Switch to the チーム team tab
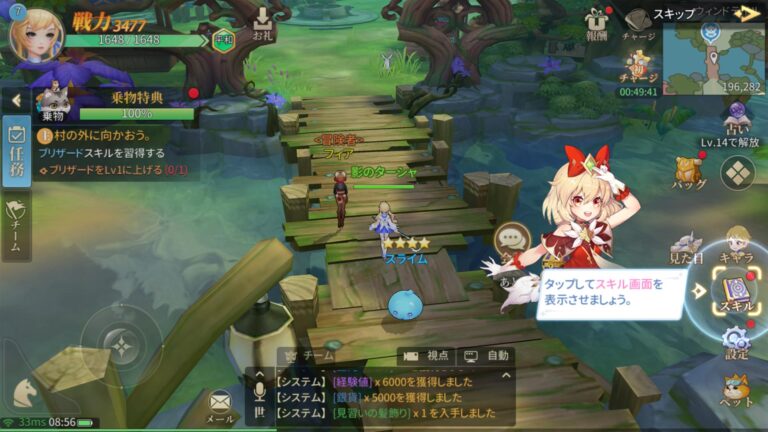Image resolution: width=768 pixels, height=432 pixels. coord(16,225)
